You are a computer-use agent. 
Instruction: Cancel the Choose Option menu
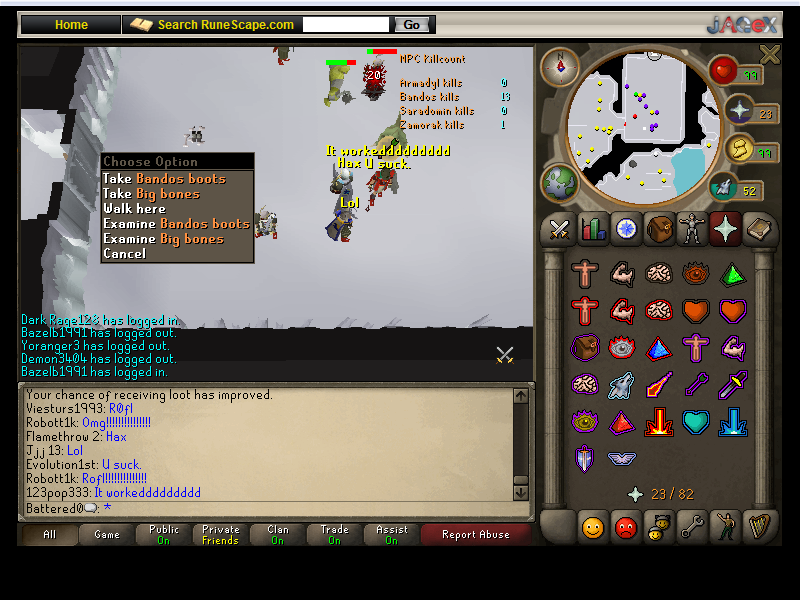point(124,254)
